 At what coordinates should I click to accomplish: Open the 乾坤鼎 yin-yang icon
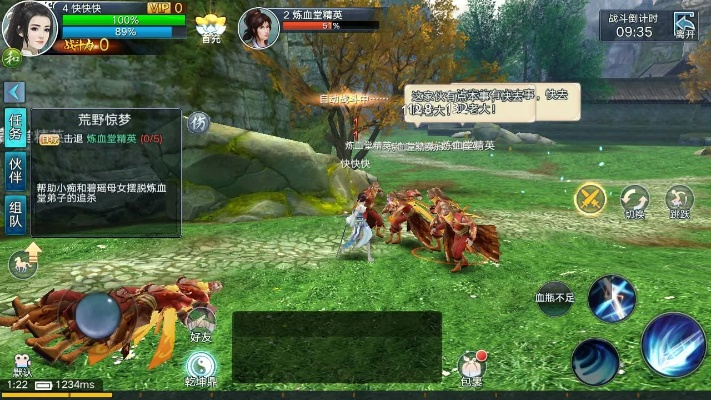201,367
